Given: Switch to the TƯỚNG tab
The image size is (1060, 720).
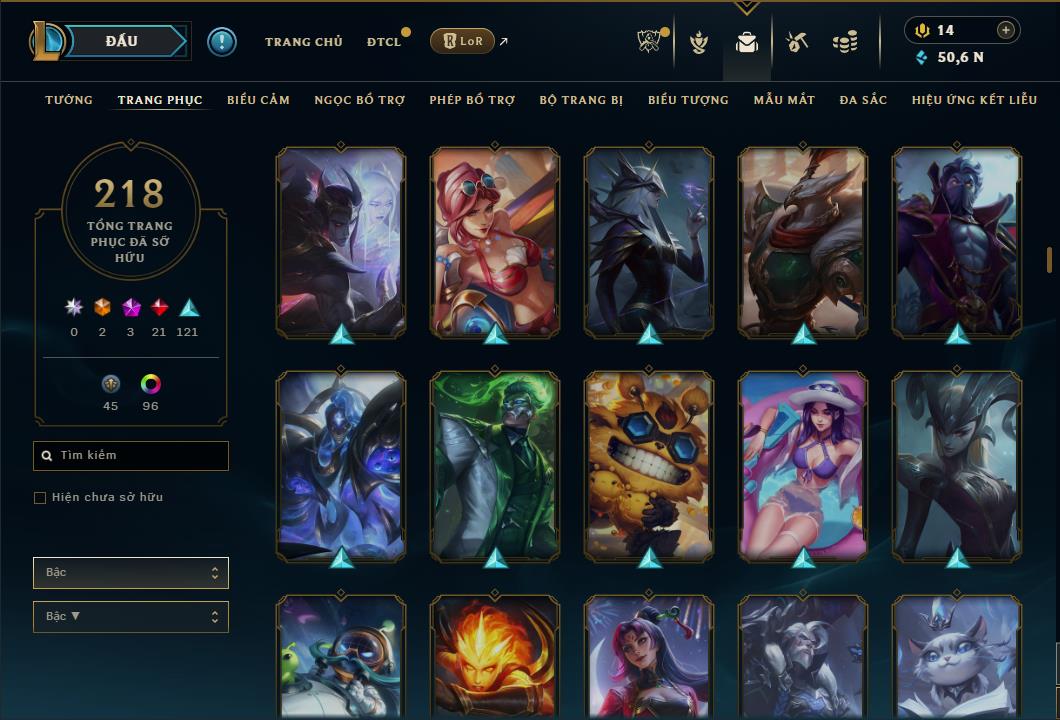Looking at the screenshot, I should [x=69, y=100].
